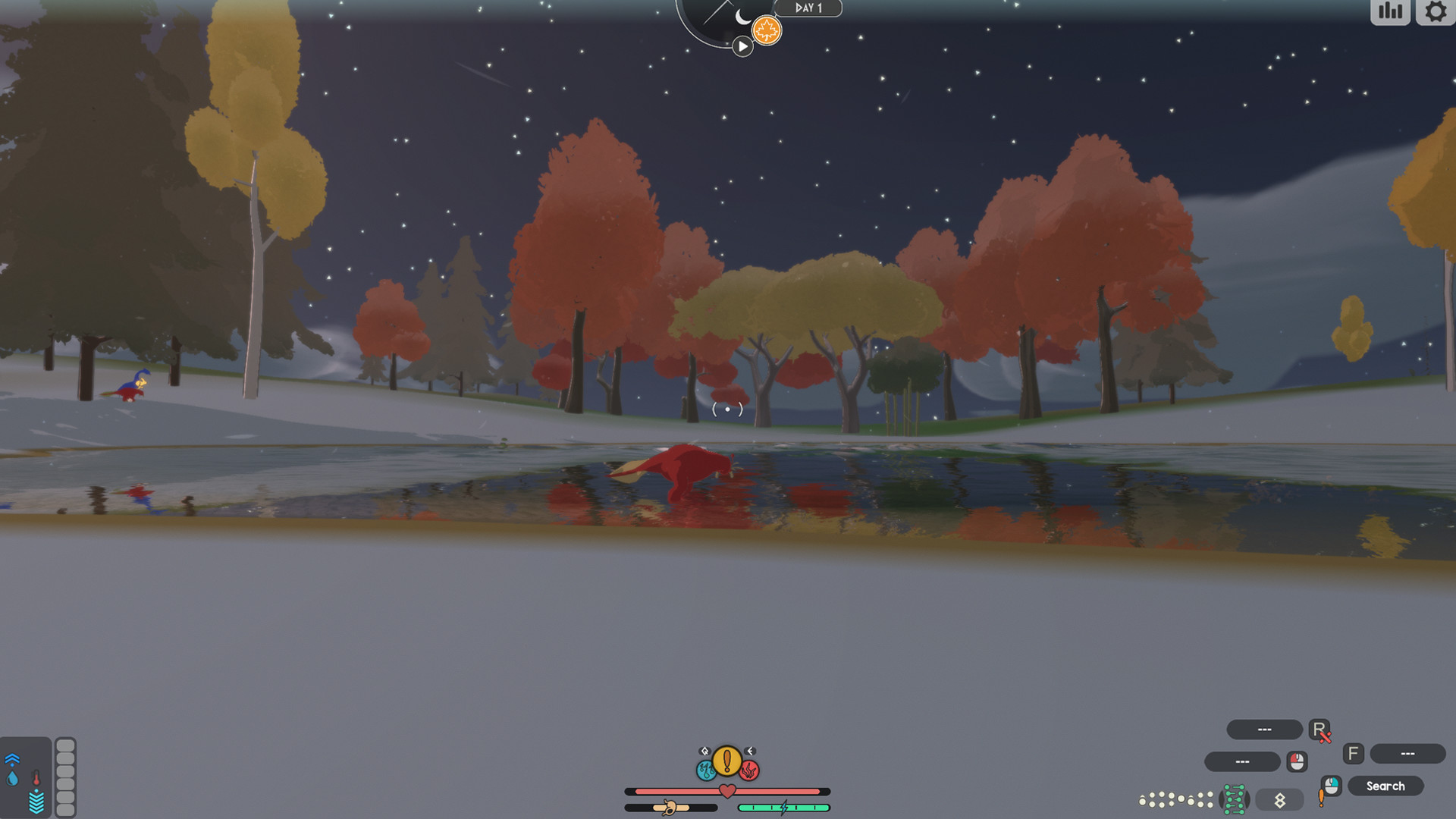The height and width of the screenshot is (819, 1456).
Task: Click the orange autumn leaf season icon
Action: pyautogui.click(x=767, y=28)
